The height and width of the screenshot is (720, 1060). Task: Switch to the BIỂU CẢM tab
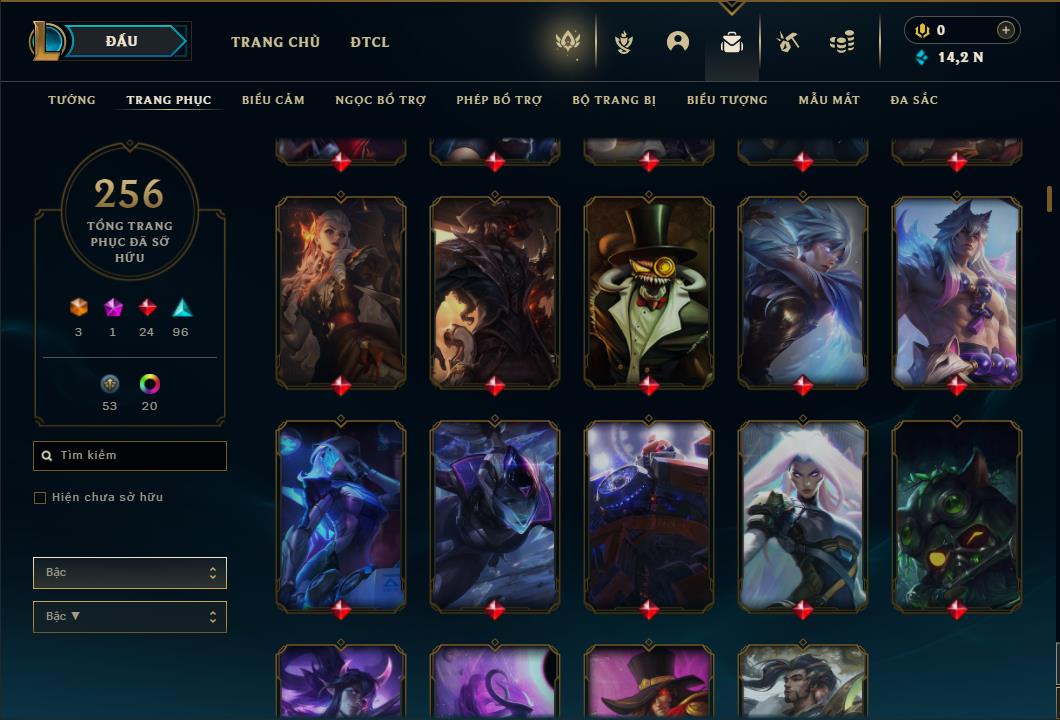pos(273,100)
